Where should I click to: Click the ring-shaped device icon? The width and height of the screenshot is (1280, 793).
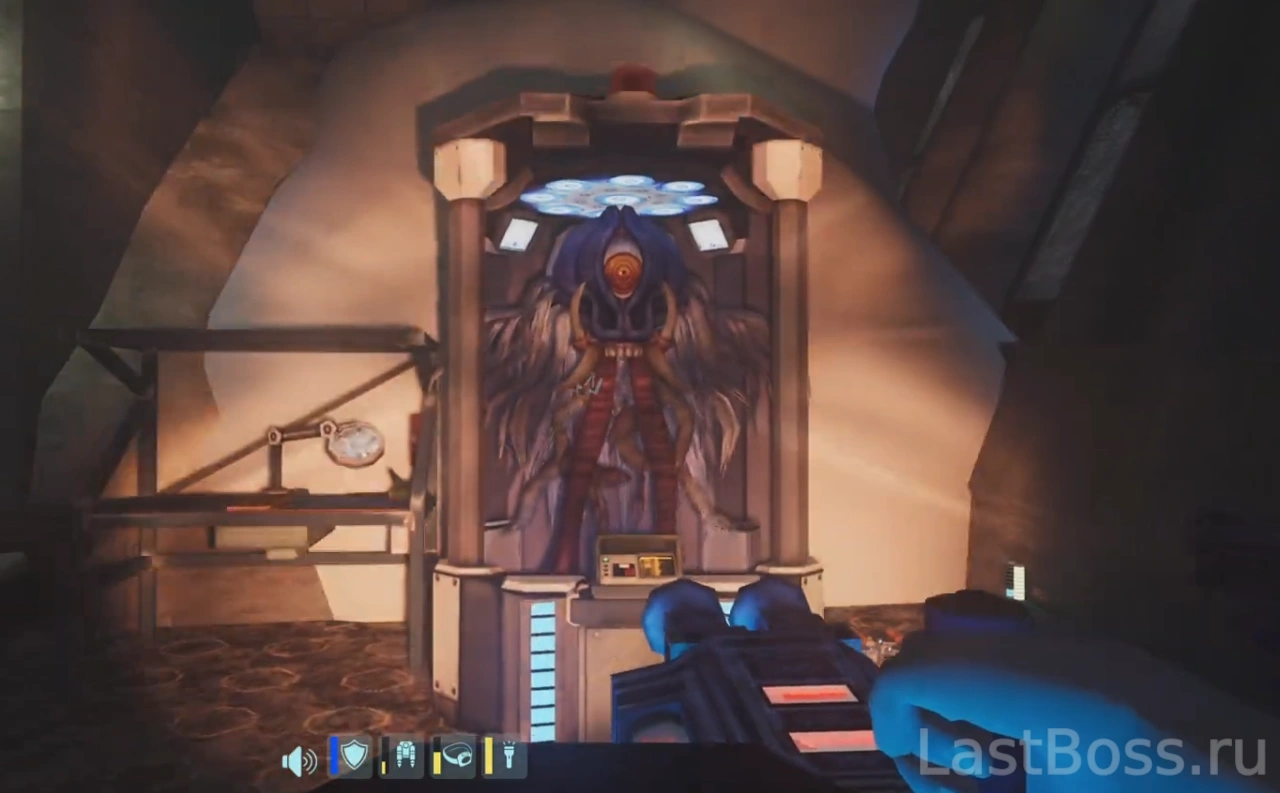point(457,757)
